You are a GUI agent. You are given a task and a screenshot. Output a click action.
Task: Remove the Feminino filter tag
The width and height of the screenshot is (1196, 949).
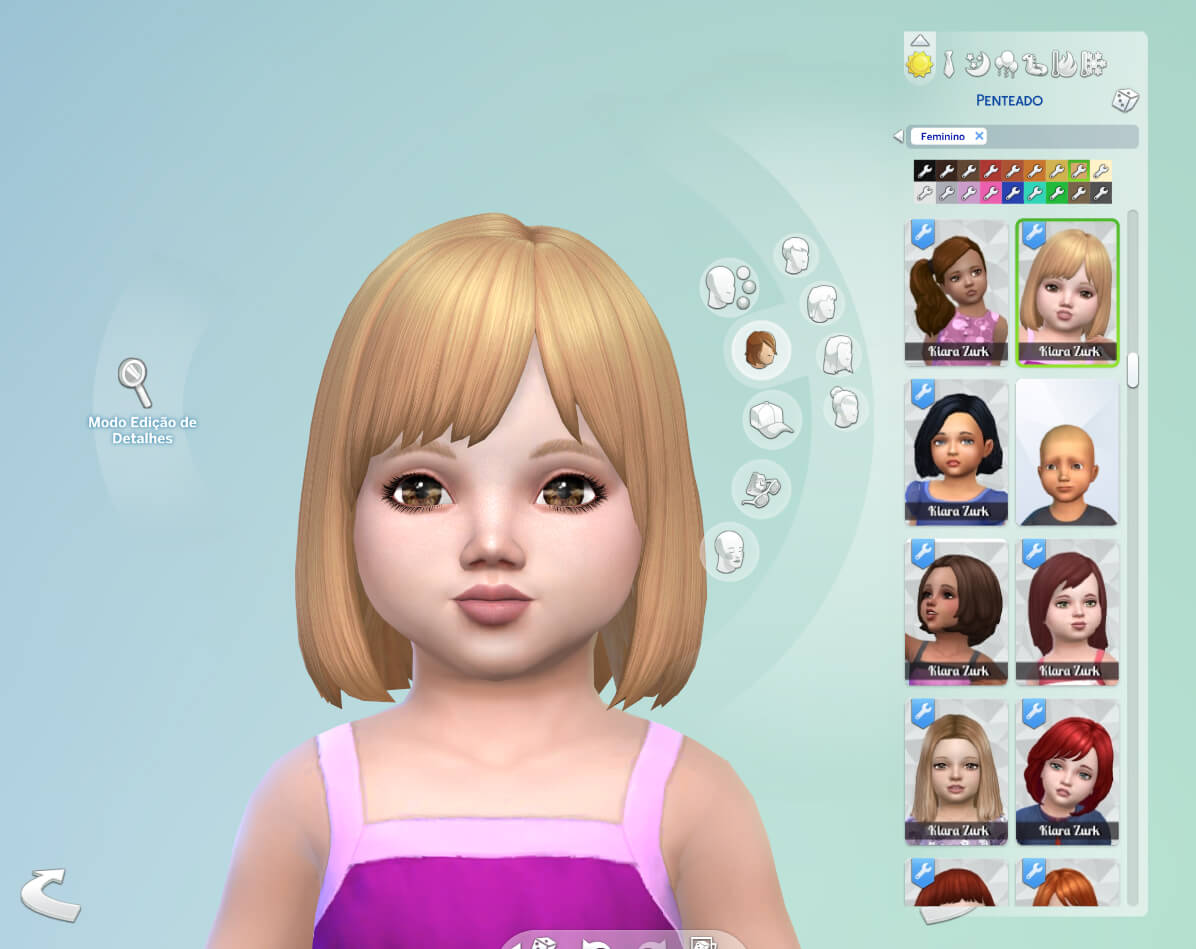[x=979, y=136]
